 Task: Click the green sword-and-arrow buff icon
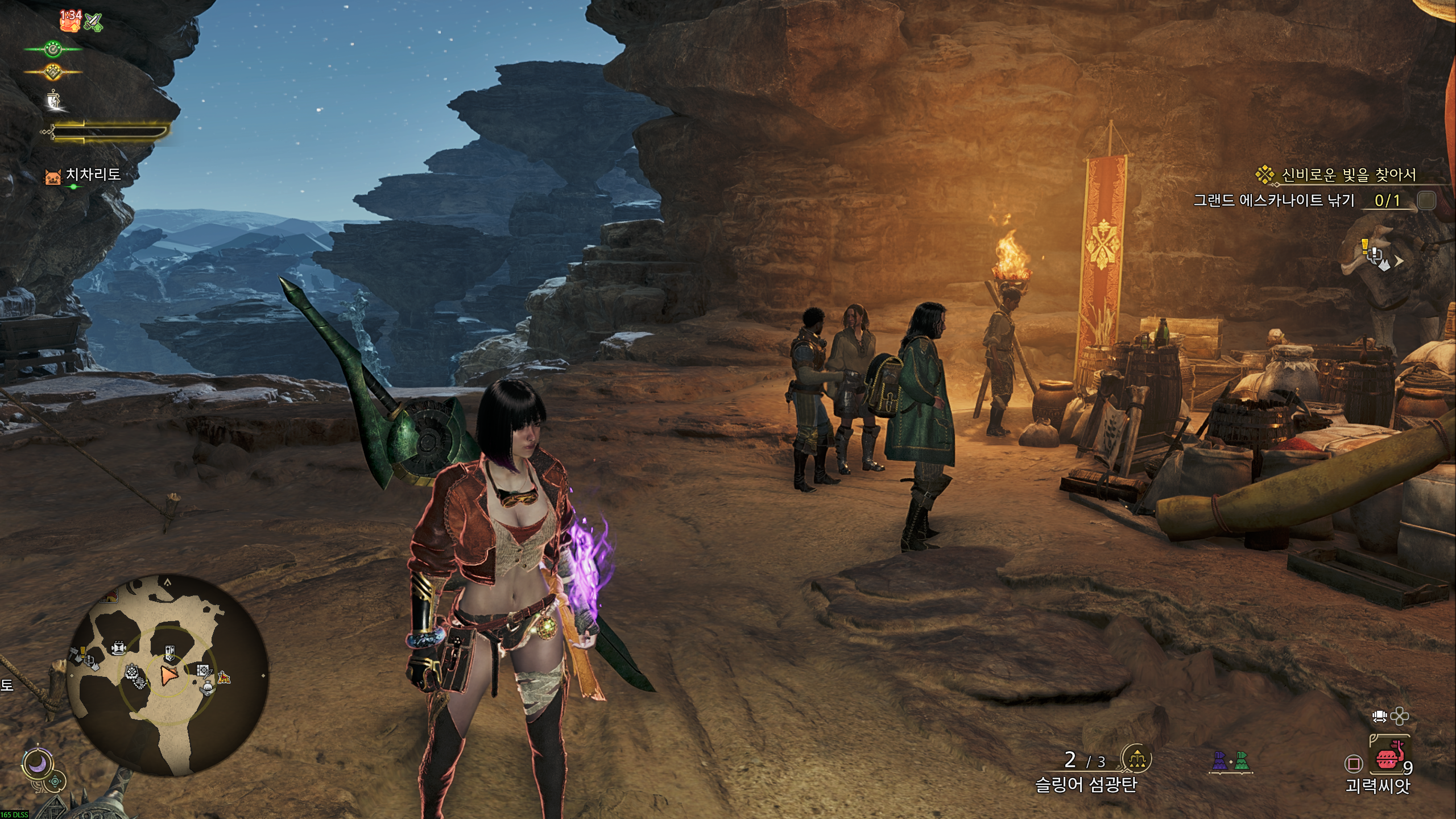(x=94, y=22)
